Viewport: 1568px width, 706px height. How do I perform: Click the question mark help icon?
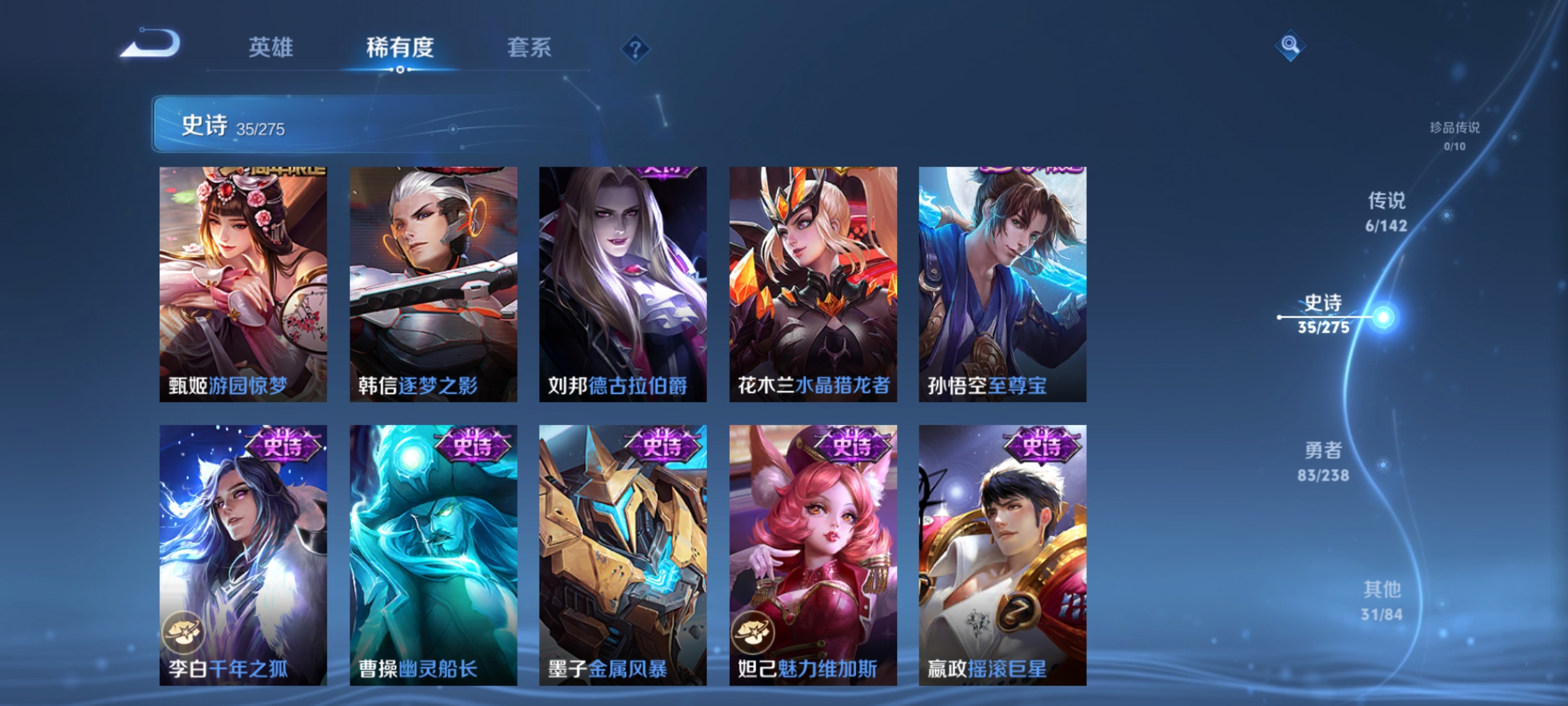coord(635,49)
